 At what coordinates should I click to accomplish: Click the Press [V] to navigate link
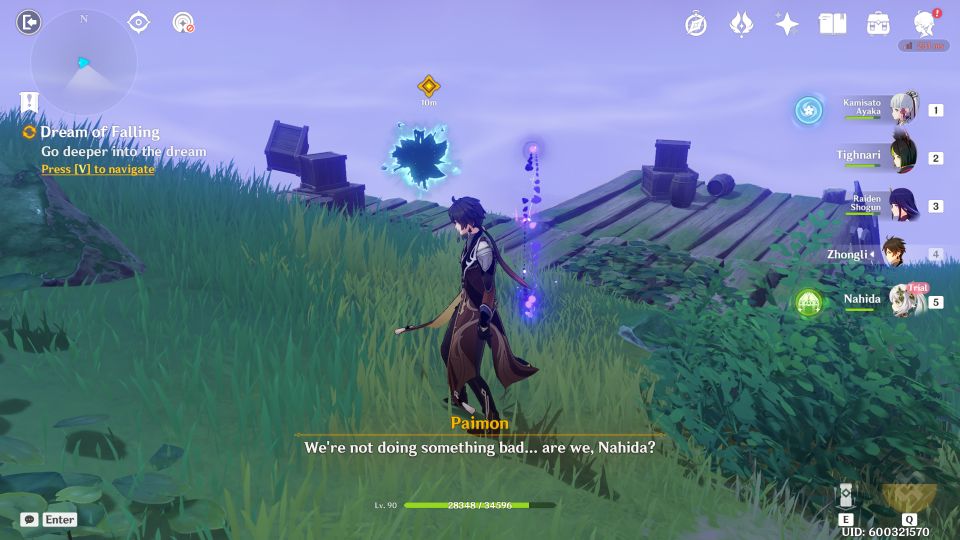[x=98, y=170]
